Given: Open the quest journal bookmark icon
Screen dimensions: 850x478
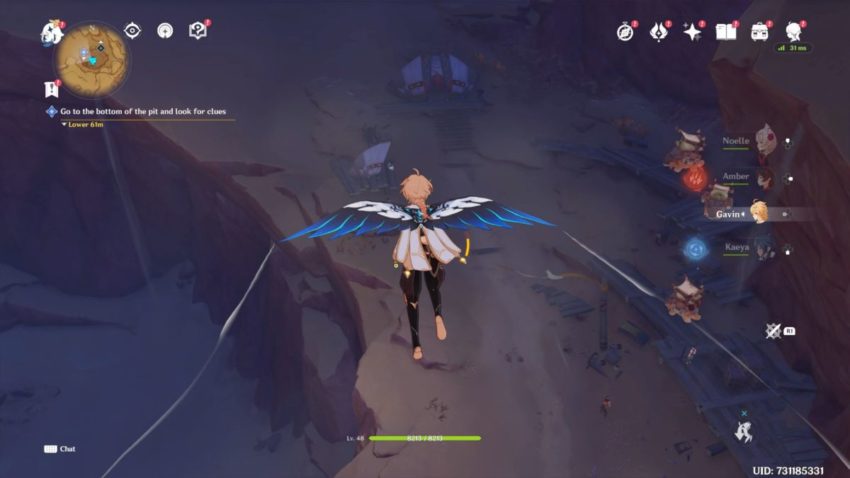Looking at the screenshot, I should tap(52, 88).
